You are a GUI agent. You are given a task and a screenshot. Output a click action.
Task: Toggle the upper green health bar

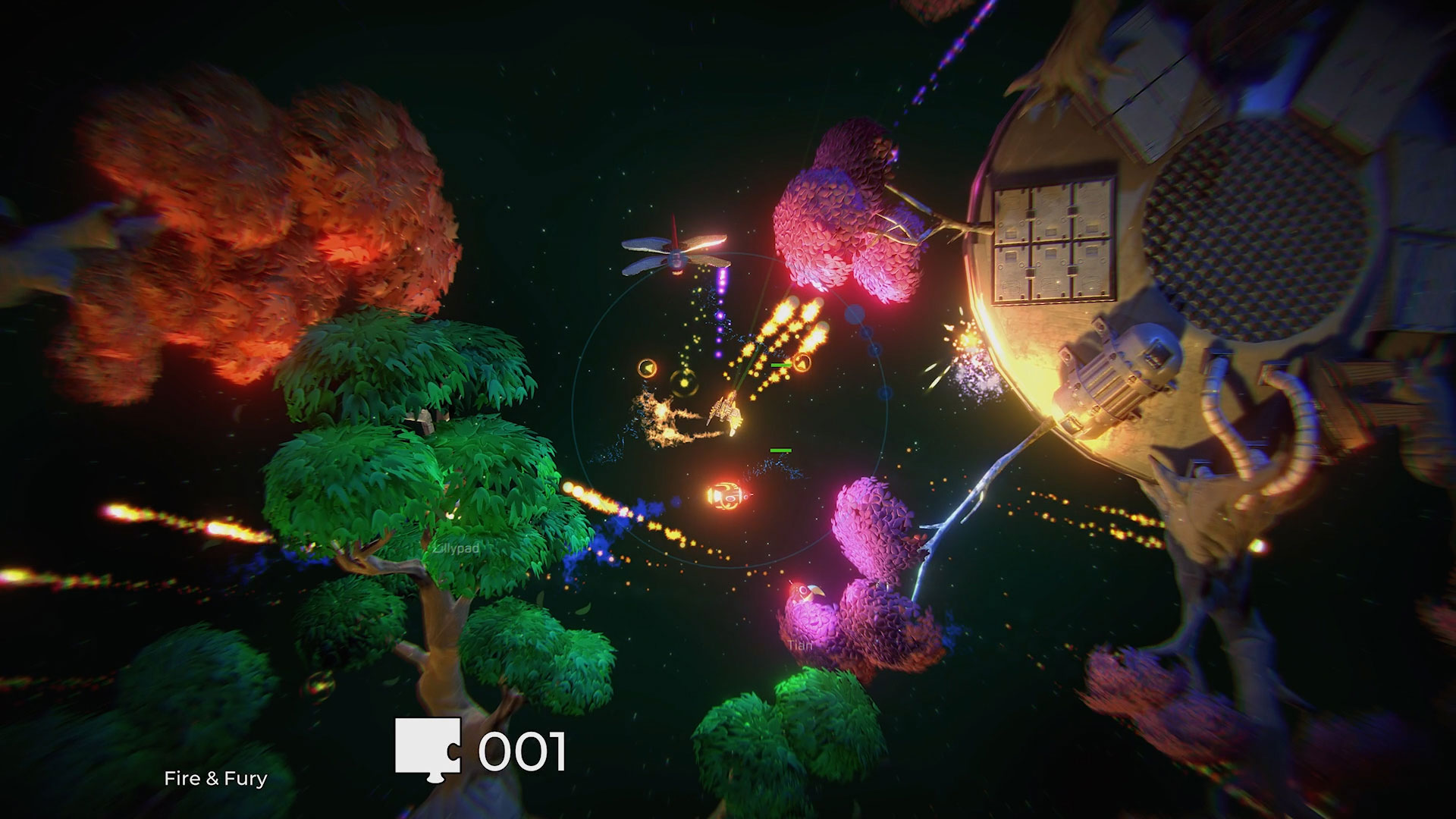coord(780,365)
